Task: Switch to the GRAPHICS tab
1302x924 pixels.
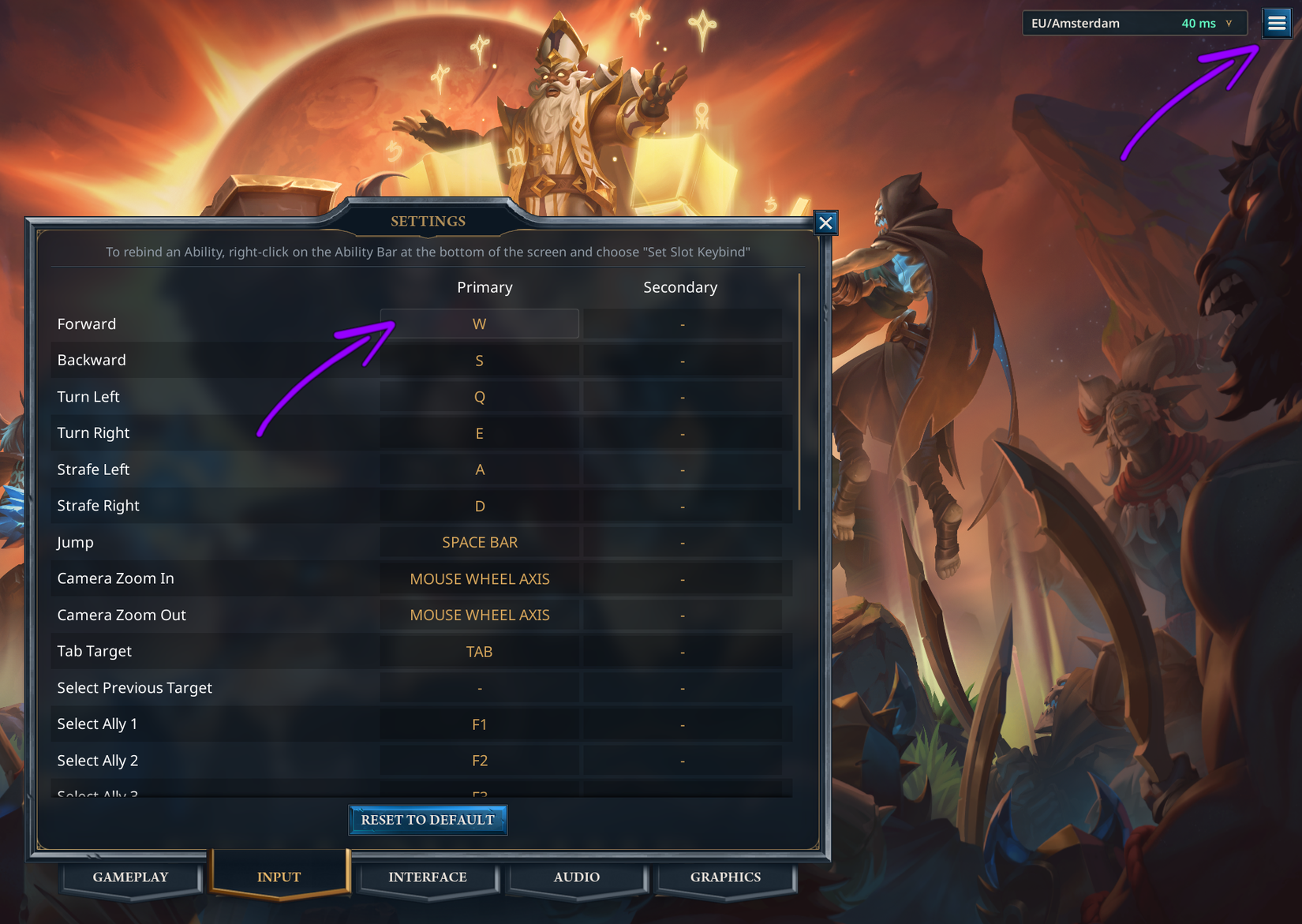Action: [724, 877]
